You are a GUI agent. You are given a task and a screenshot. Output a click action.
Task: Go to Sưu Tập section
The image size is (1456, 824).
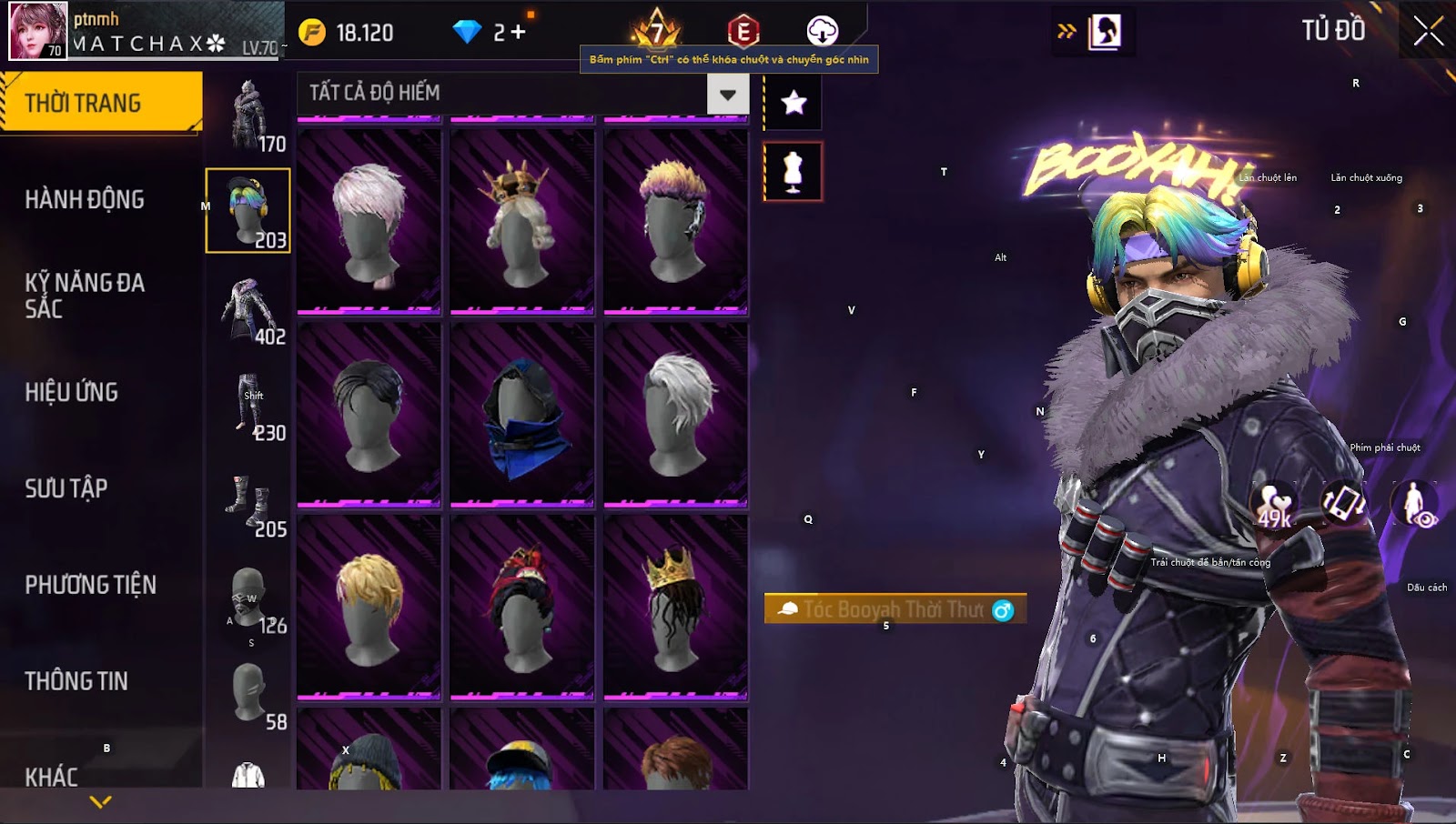pyautogui.click(x=66, y=488)
